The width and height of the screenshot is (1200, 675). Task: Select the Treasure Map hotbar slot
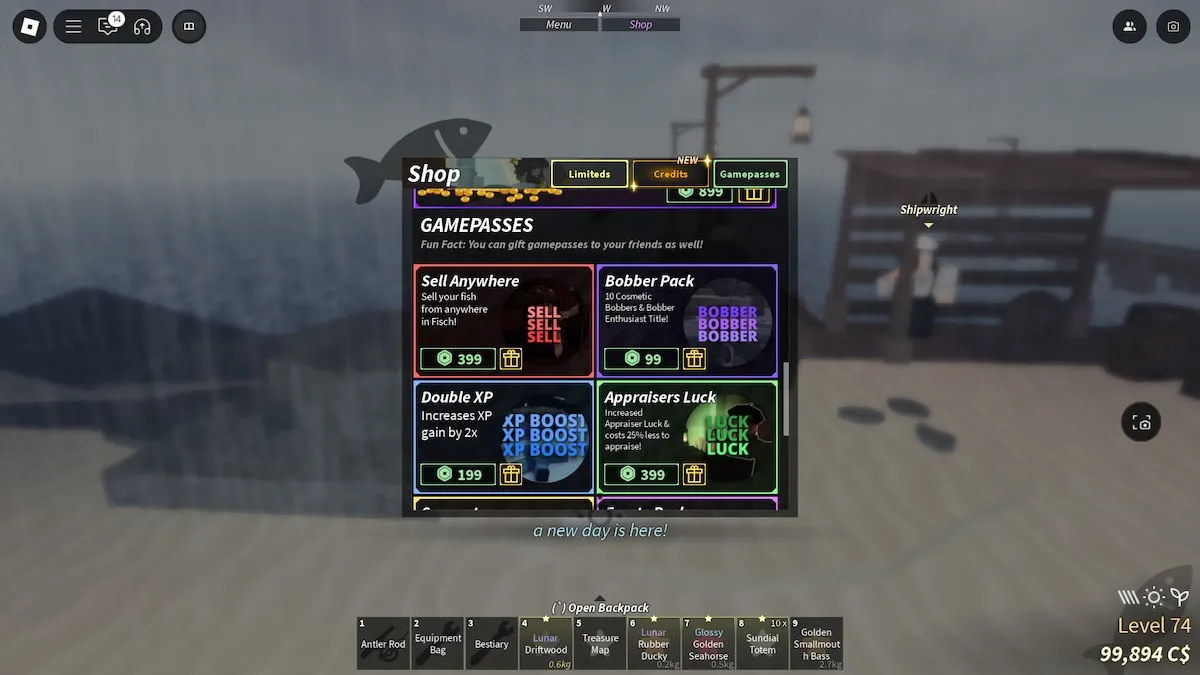point(600,643)
